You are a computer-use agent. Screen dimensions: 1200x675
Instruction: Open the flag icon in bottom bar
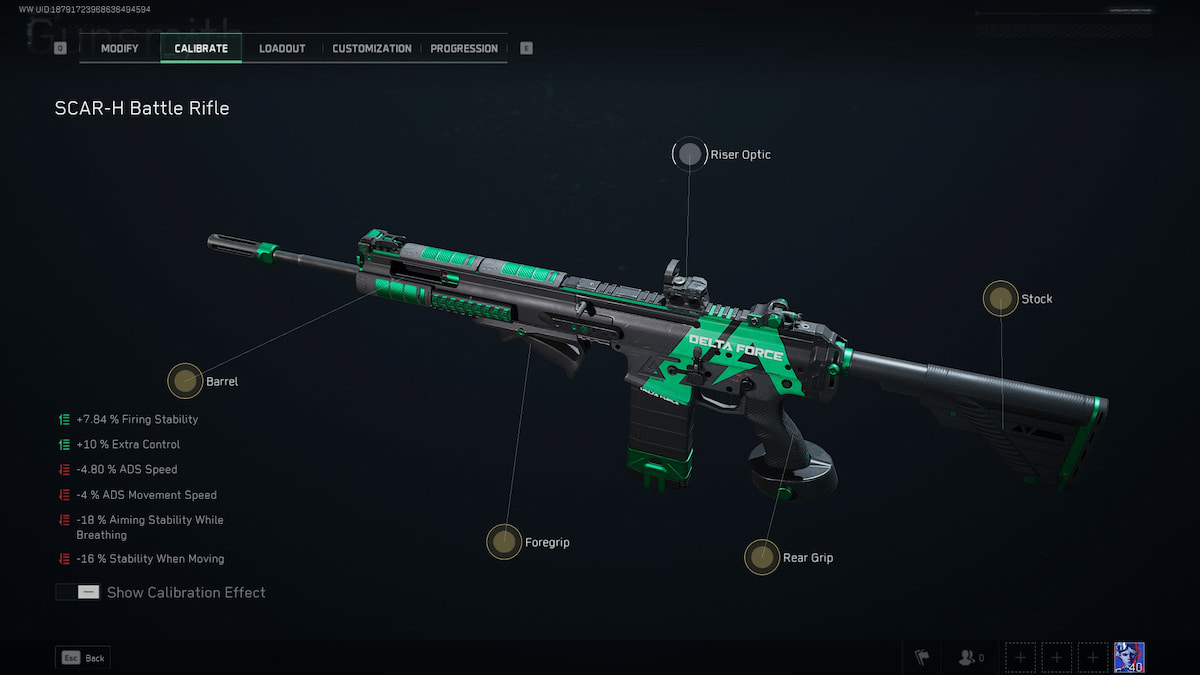pos(922,657)
